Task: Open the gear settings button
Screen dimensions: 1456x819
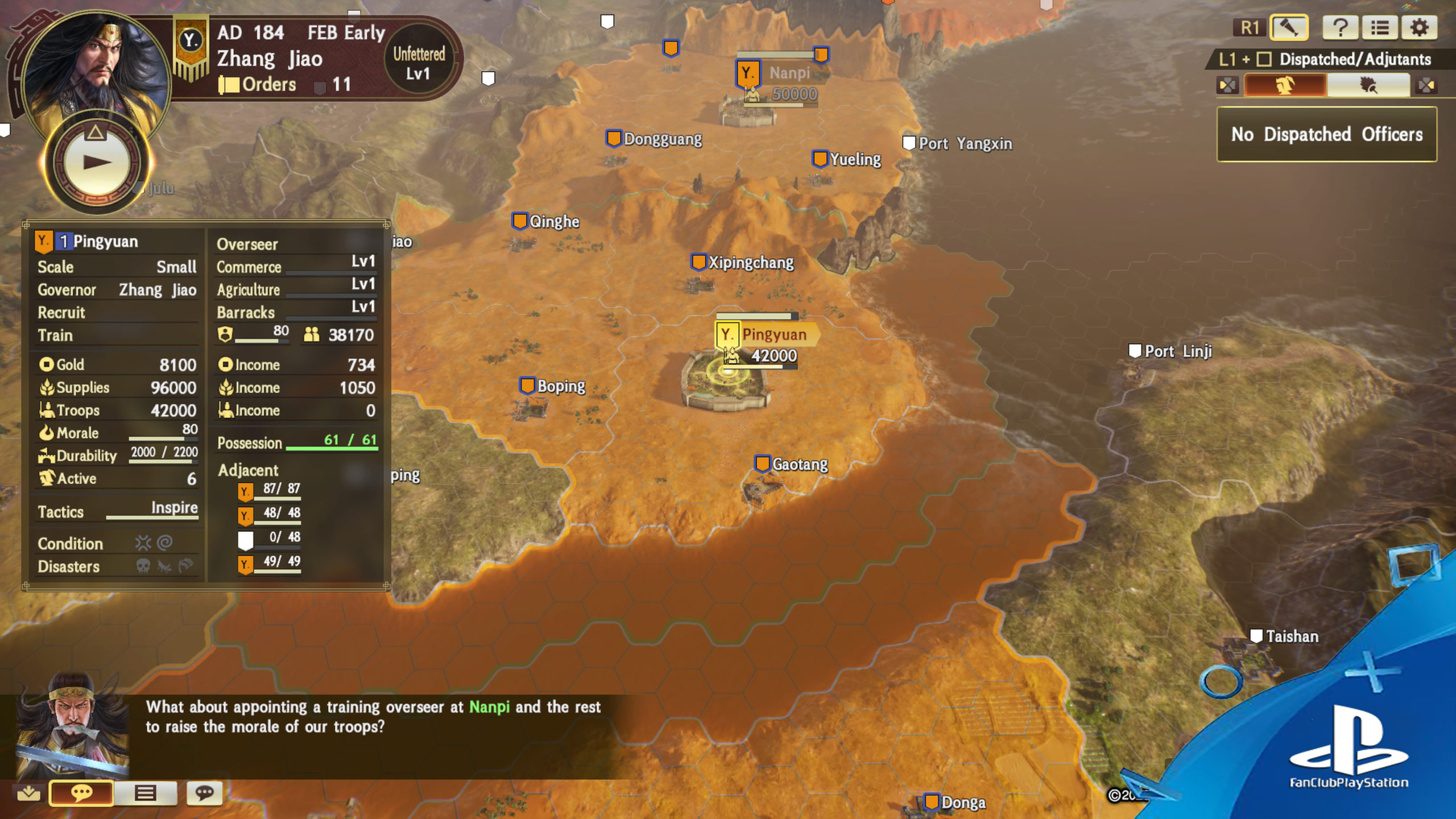Action: pos(1419,27)
